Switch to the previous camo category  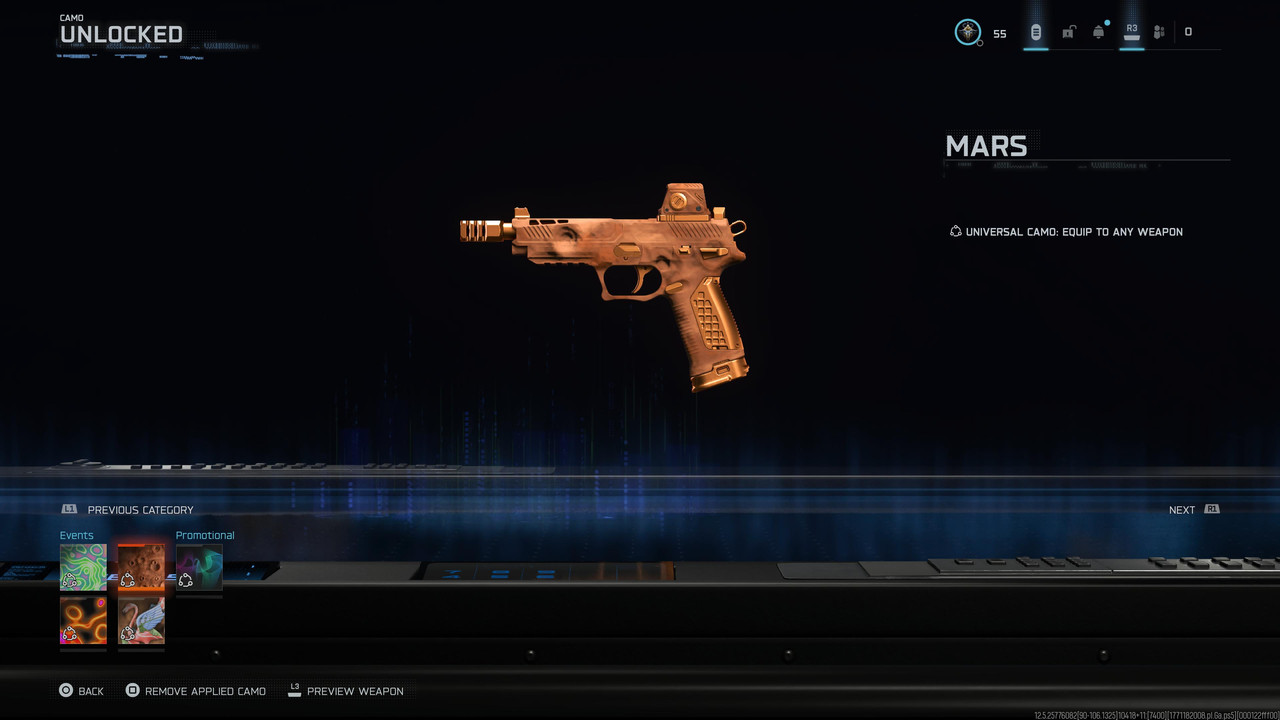point(128,510)
